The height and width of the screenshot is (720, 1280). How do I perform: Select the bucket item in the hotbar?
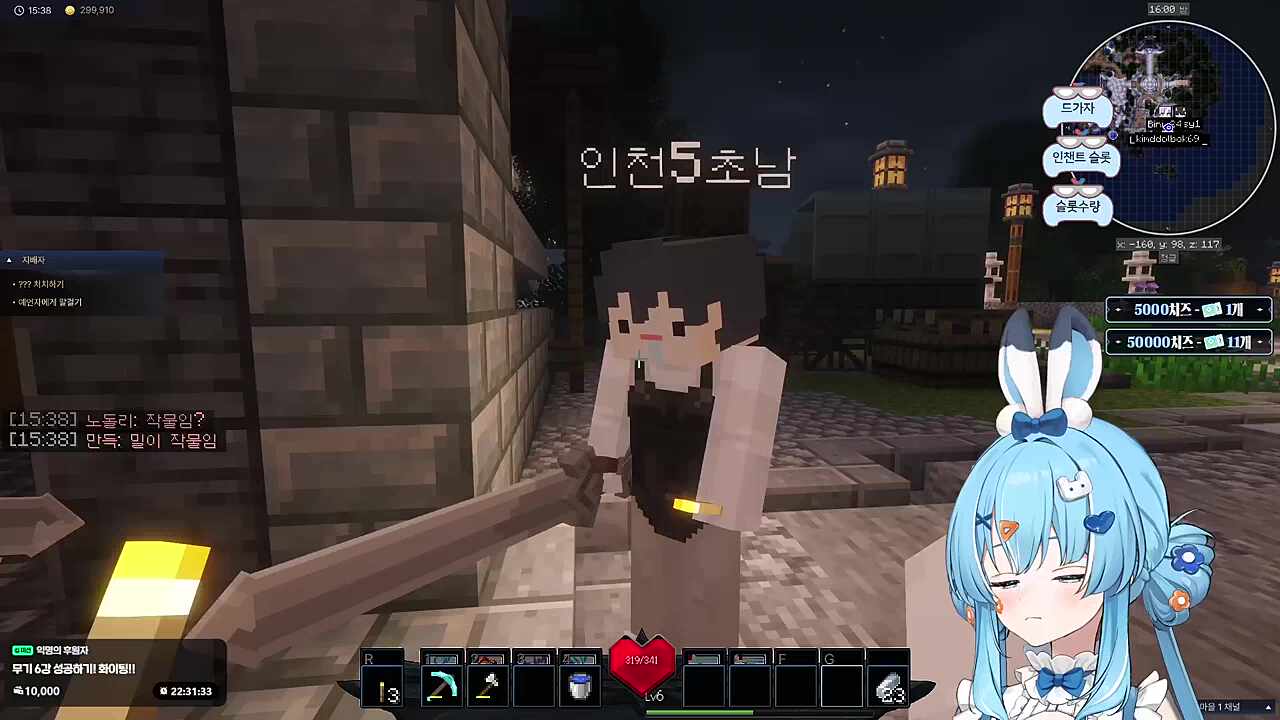(x=580, y=683)
